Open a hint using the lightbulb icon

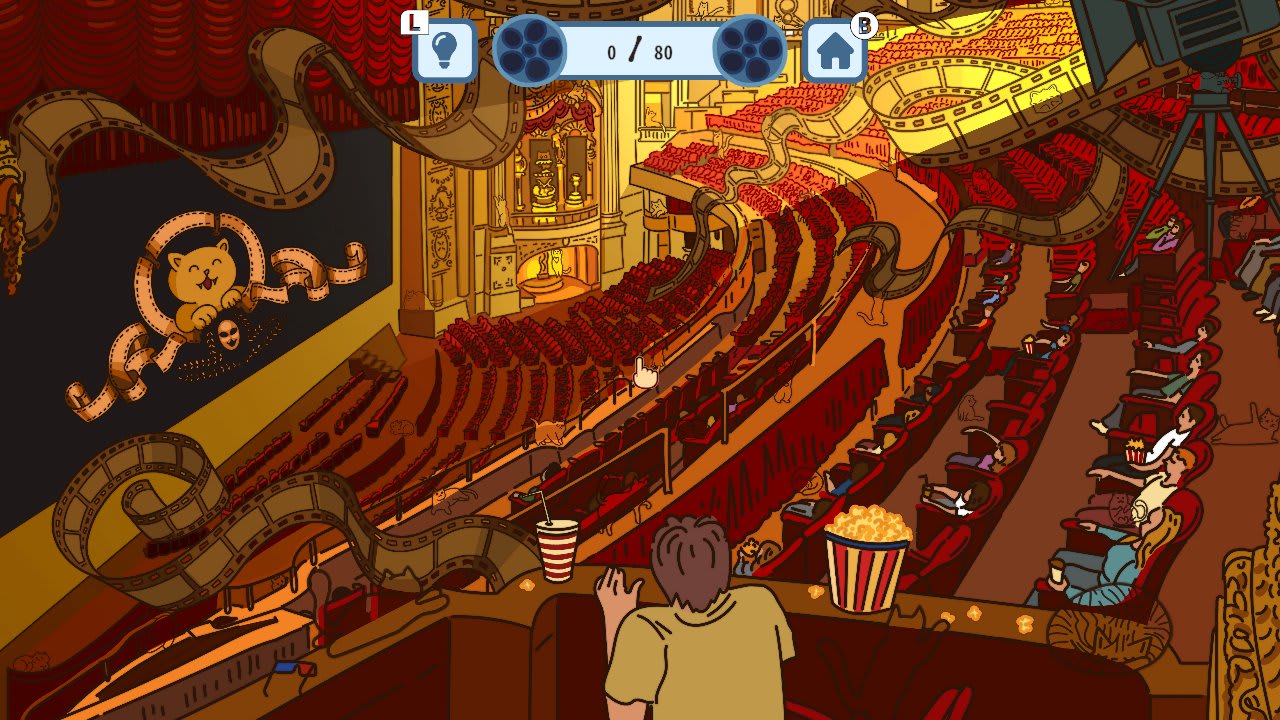(444, 51)
